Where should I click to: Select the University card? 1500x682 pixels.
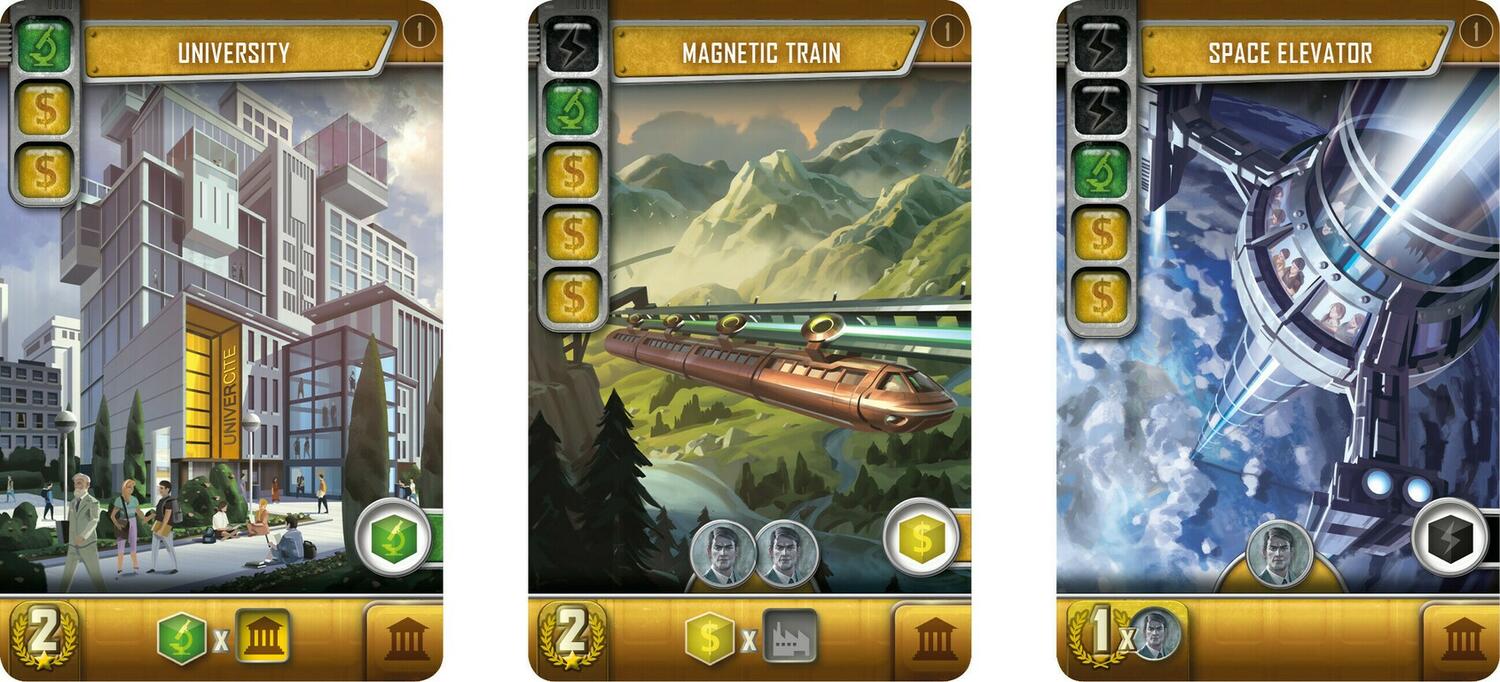(221, 340)
